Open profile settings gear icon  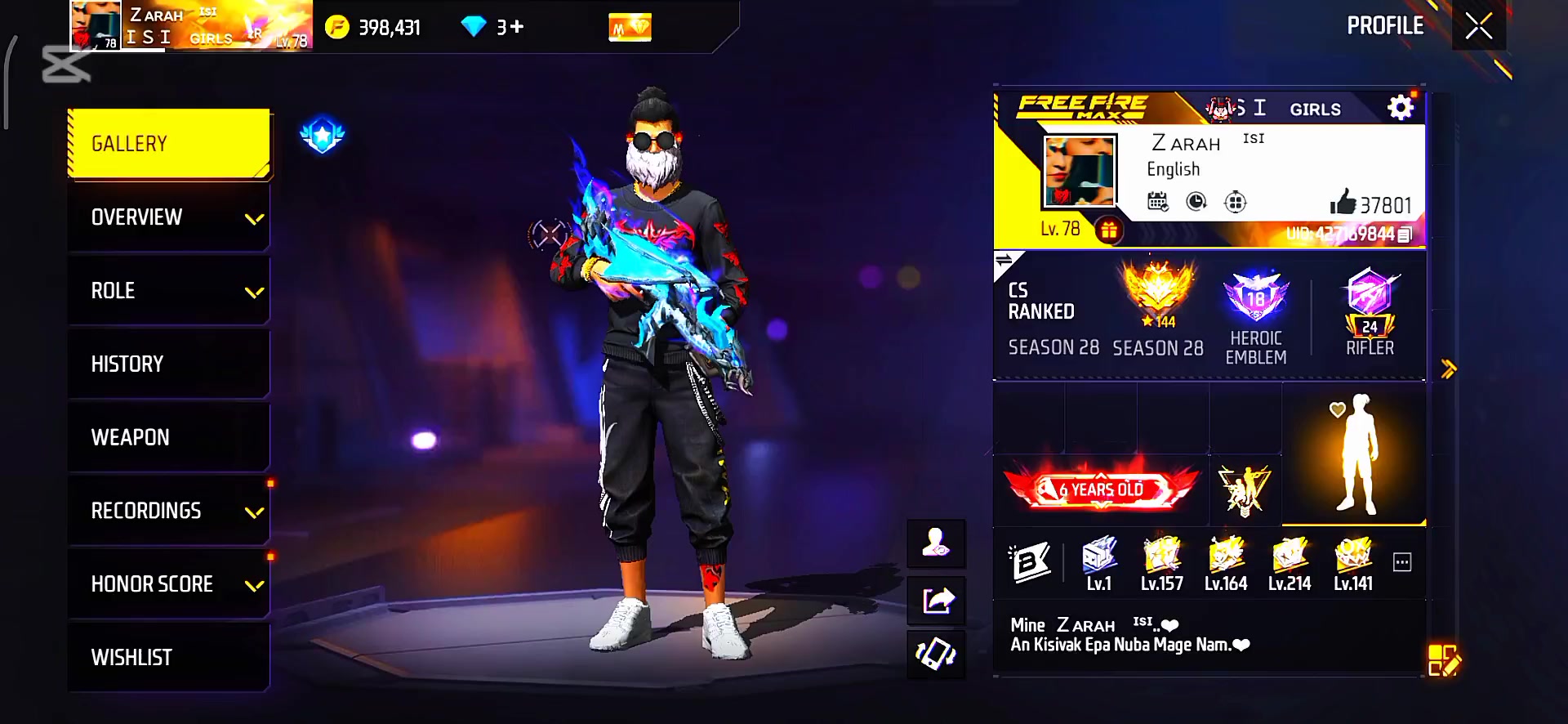pos(1400,108)
